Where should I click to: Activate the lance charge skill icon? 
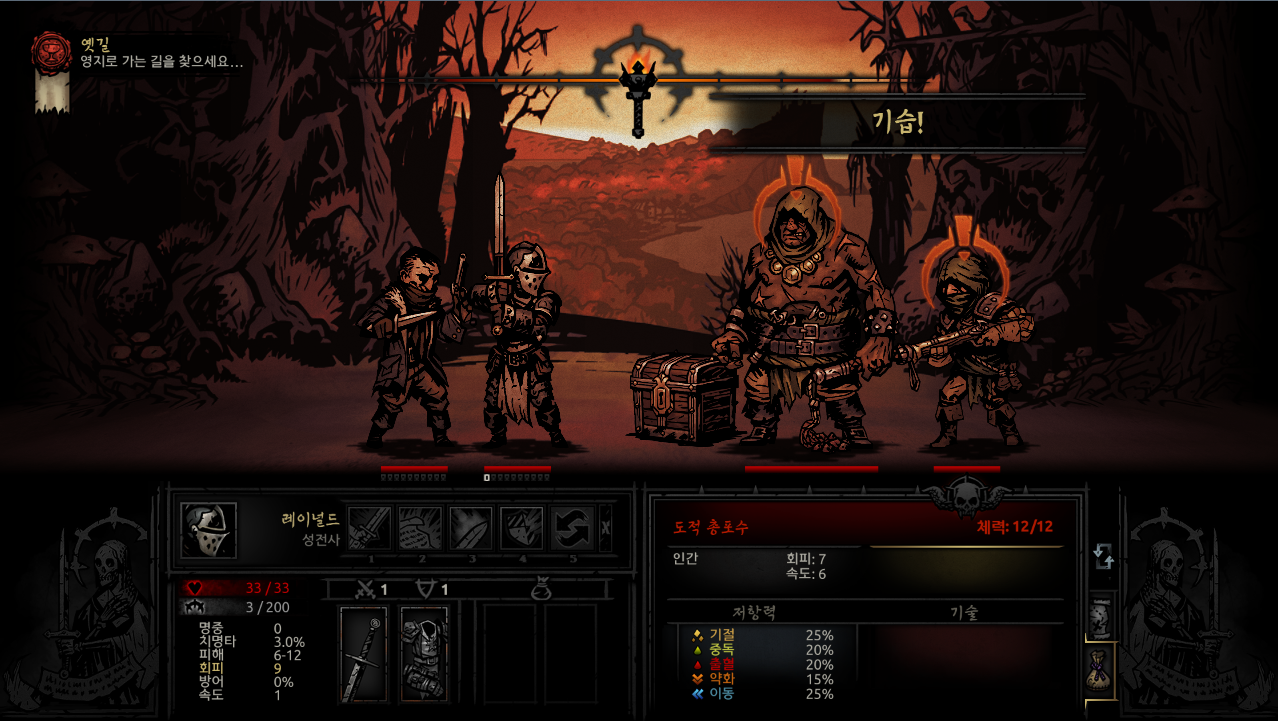470,527
